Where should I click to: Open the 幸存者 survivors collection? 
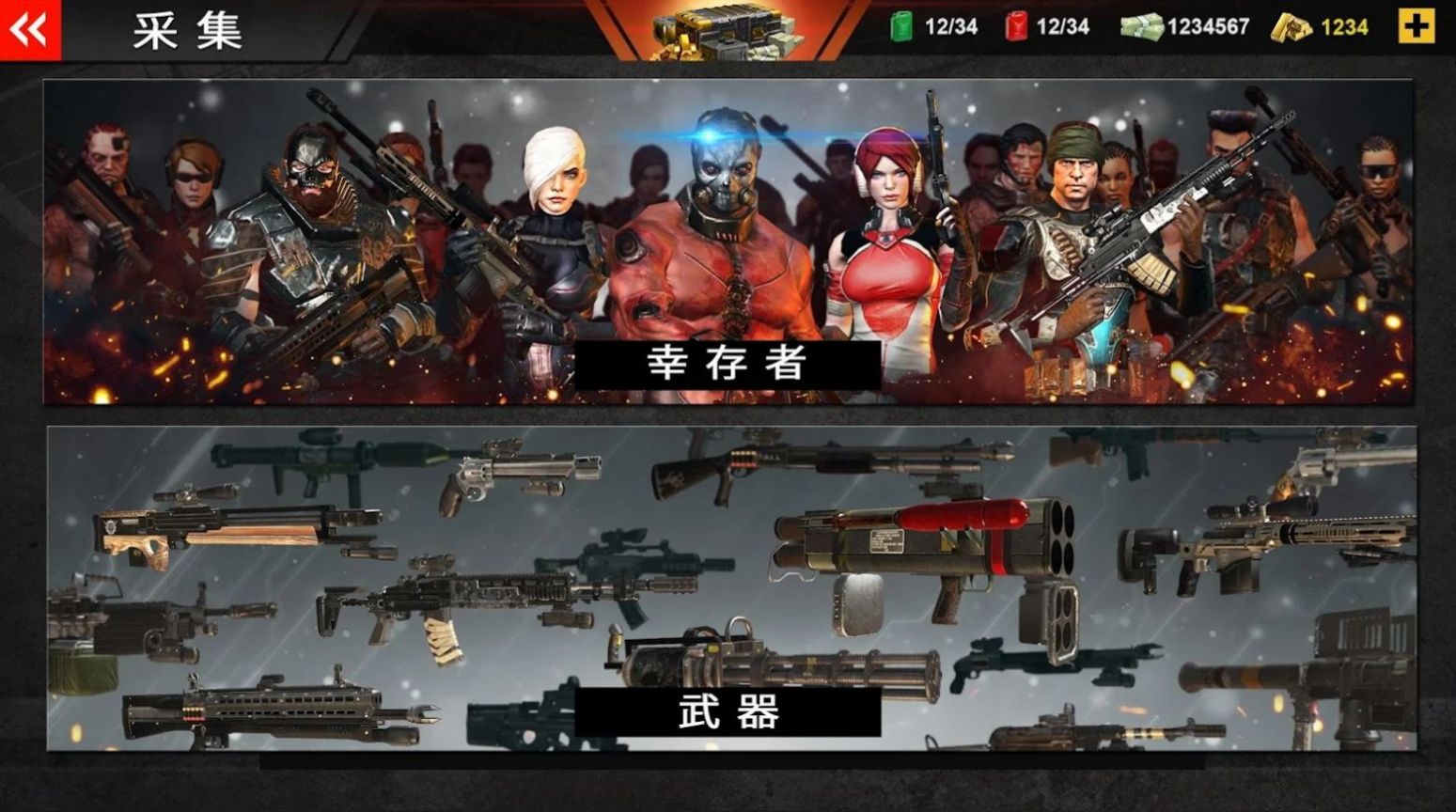[x=730, y=364]
